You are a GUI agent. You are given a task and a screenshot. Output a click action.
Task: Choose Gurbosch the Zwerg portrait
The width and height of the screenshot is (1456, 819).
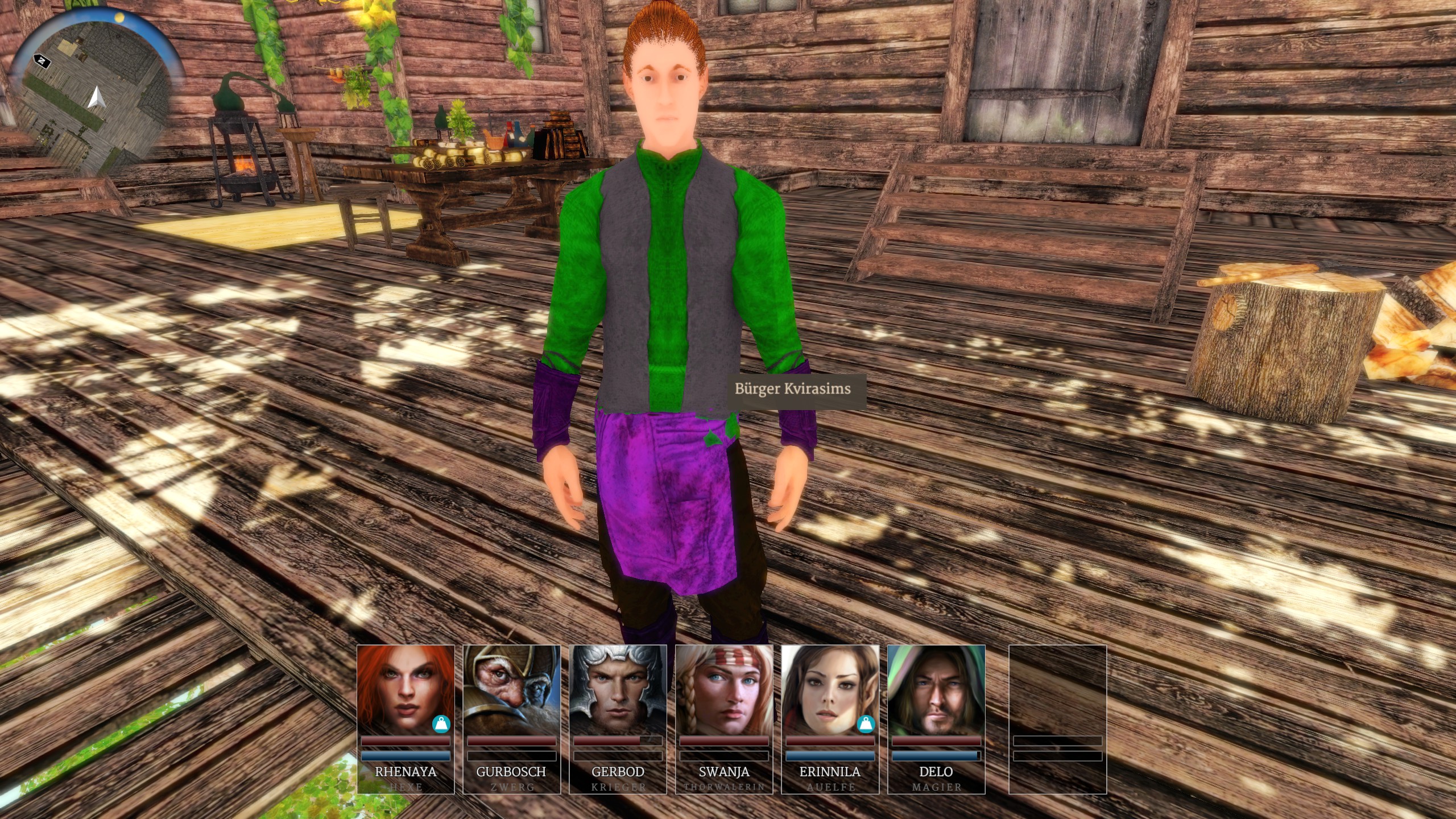(511, 689)
